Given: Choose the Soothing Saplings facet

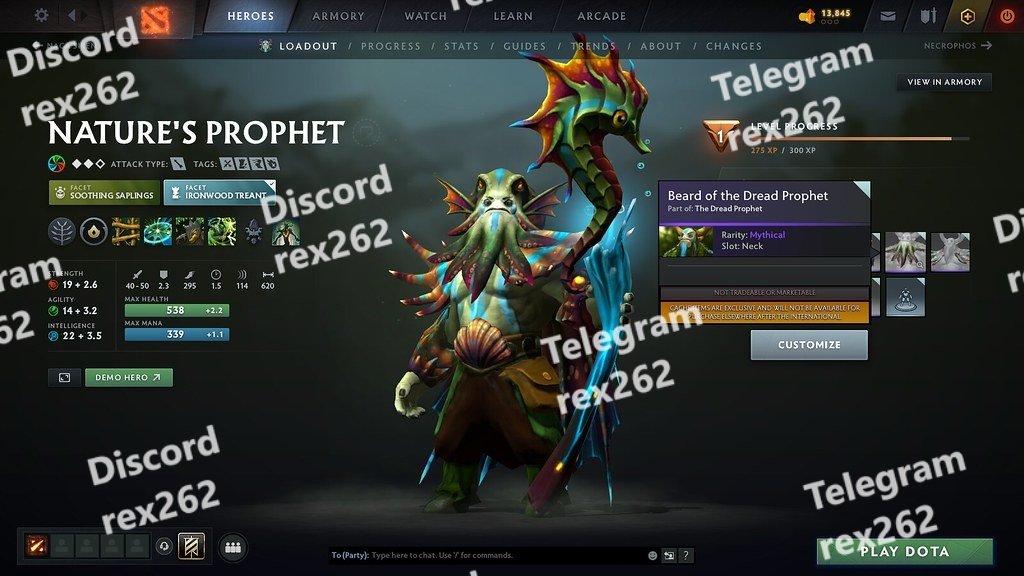Looking at the screenshot, I should tap(104, 192).
